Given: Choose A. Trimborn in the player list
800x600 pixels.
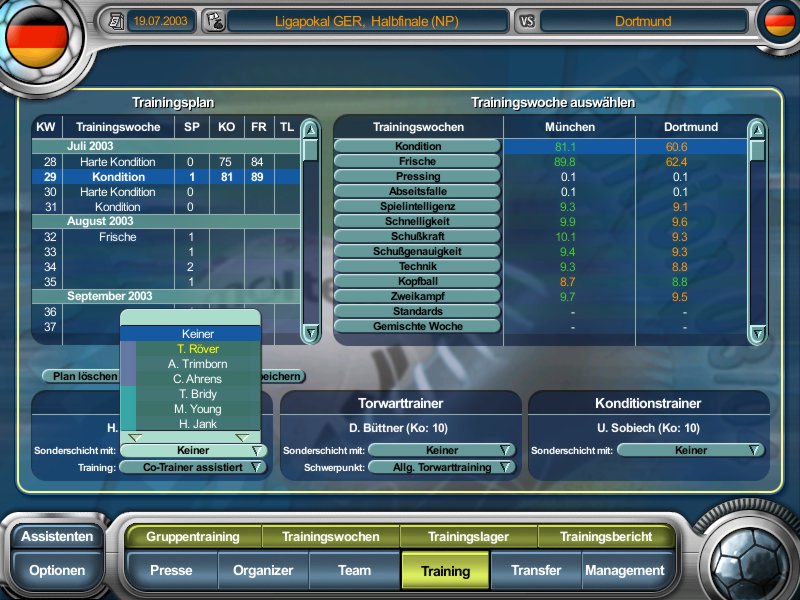Looking at the screenshot, I should [197, 364].
